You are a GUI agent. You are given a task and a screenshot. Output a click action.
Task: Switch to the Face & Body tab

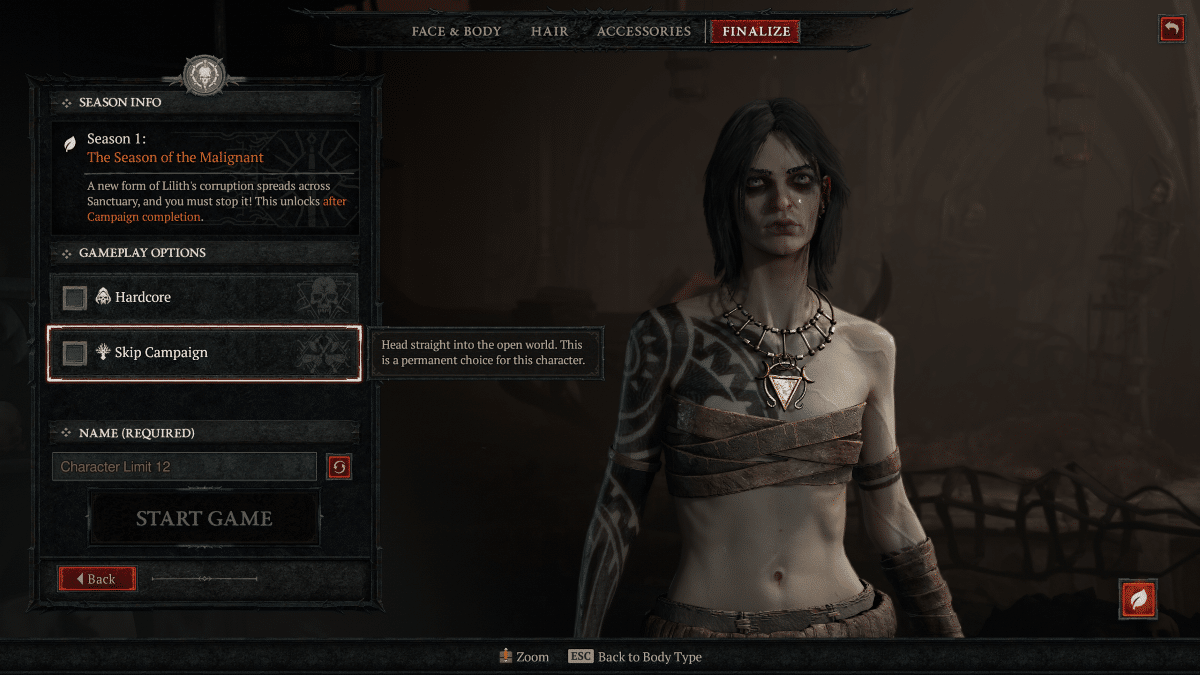pos(456,31)
